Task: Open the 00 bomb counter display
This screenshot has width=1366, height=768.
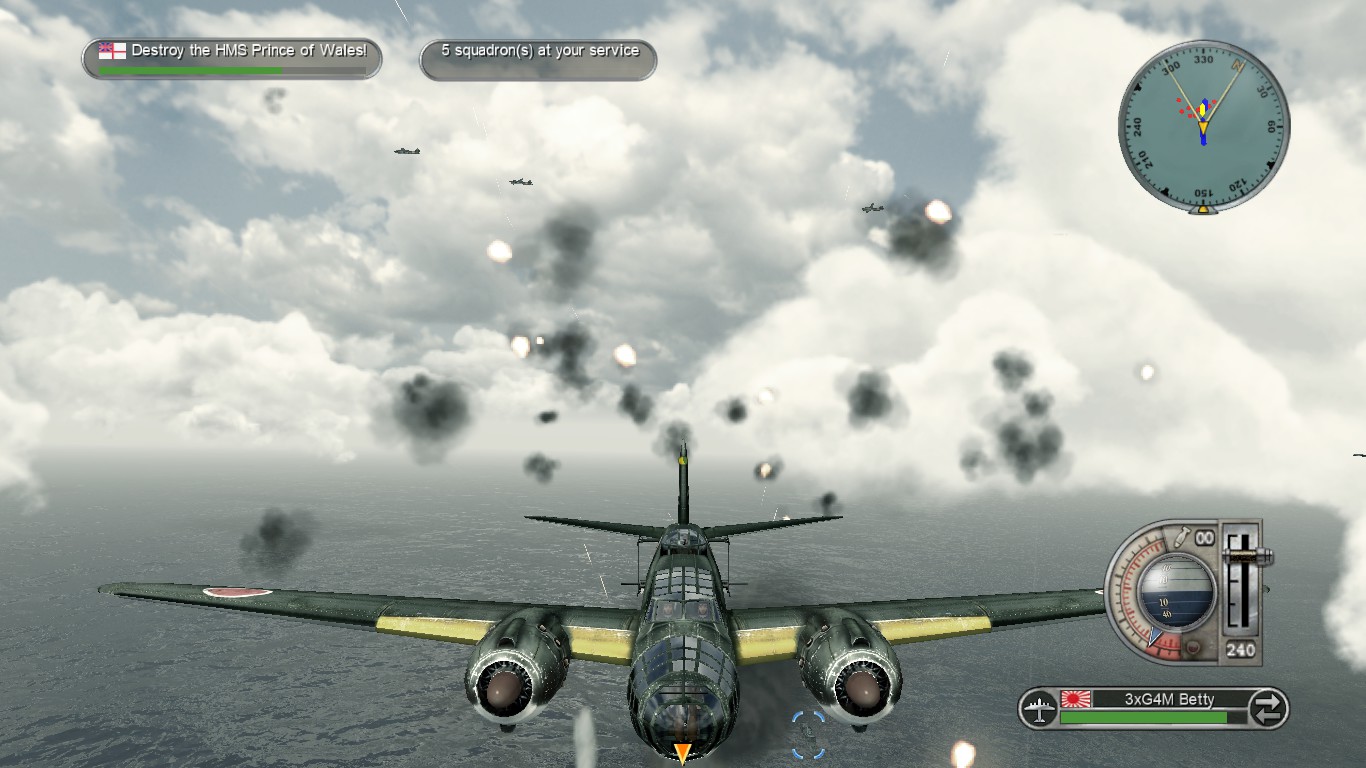Action: pos(1205,537)
